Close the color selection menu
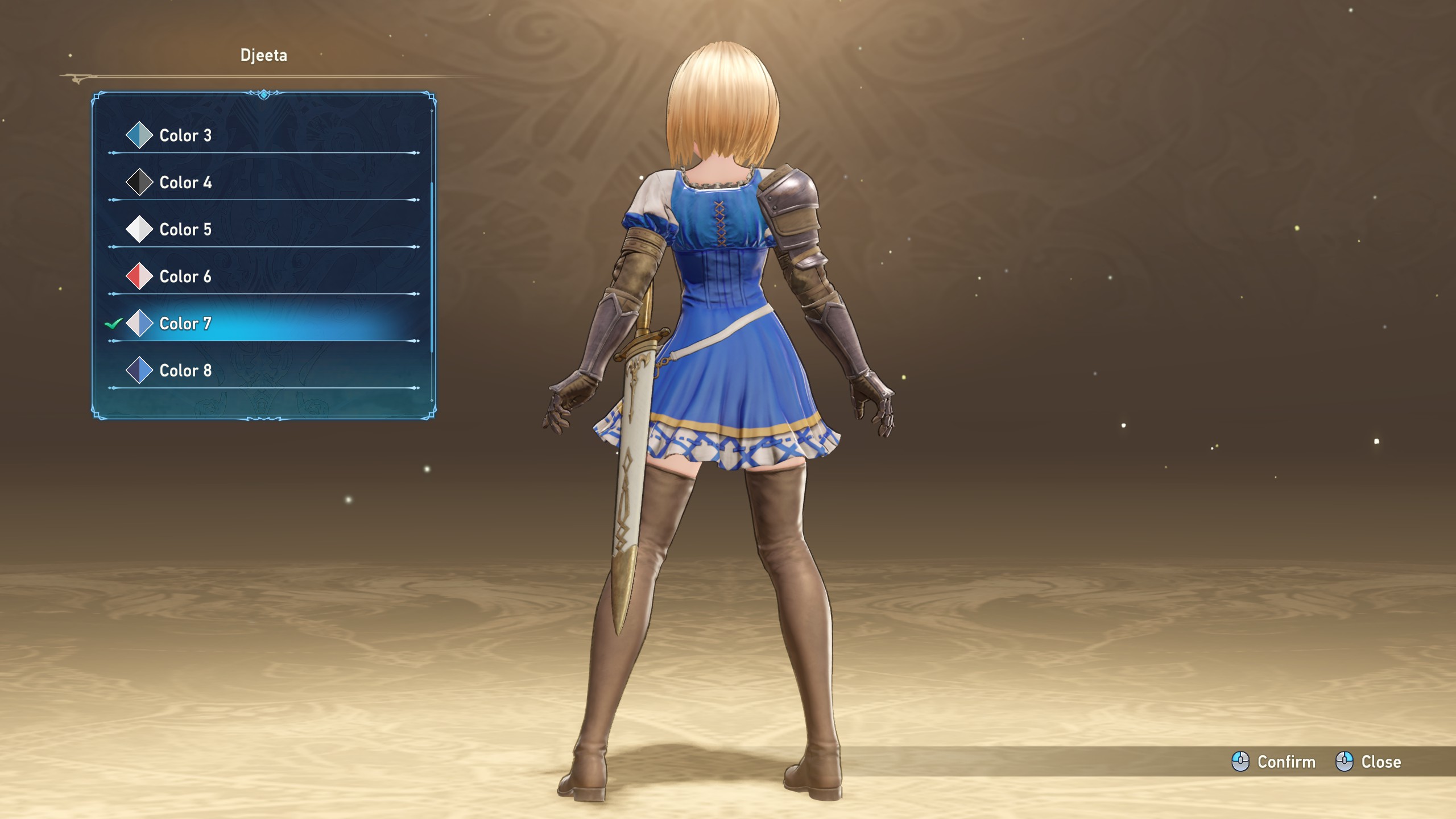The width and height of the screenshot is (1456, 819). 1368,762
